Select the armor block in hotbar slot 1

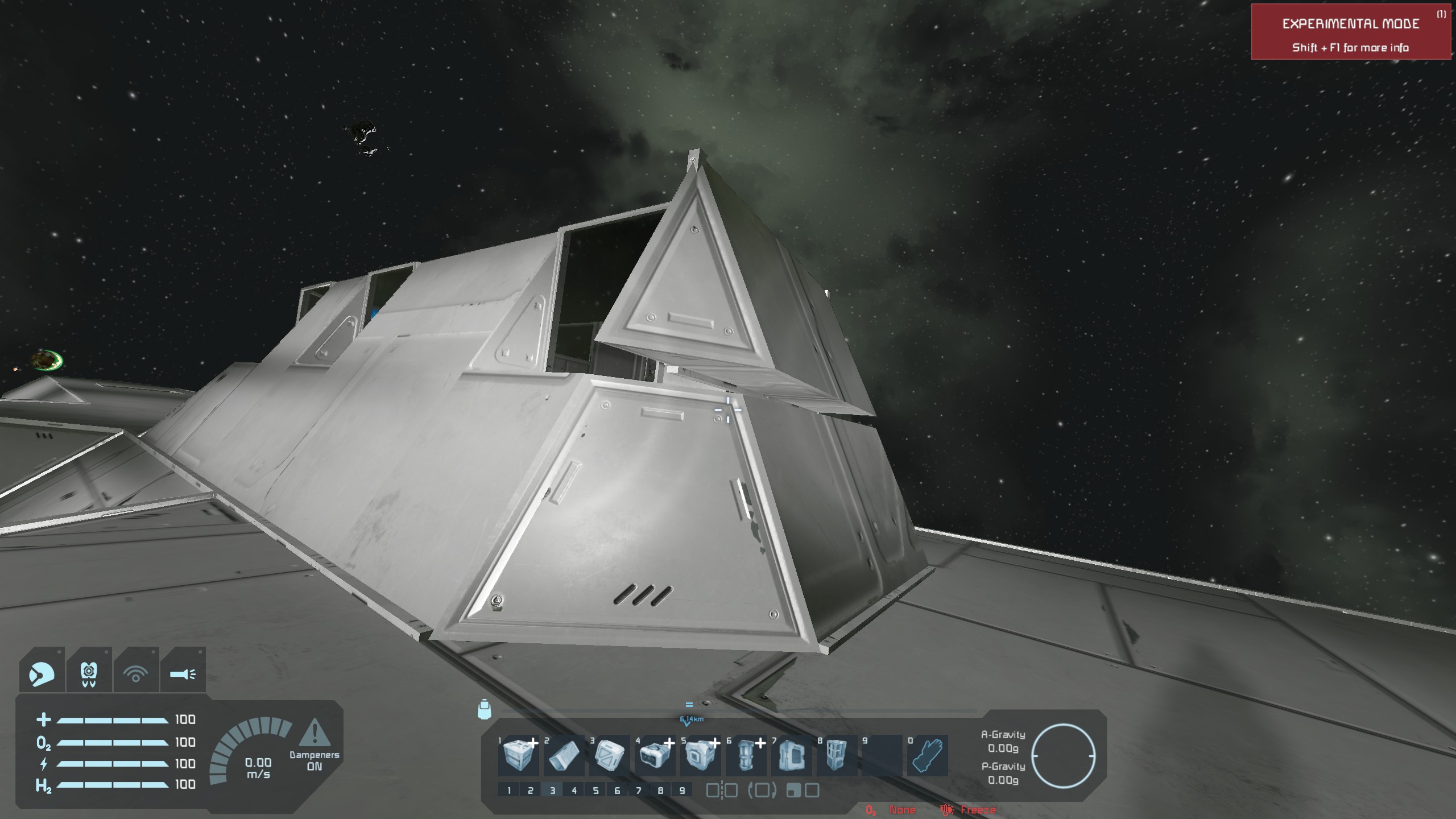(x=518, y=755)
